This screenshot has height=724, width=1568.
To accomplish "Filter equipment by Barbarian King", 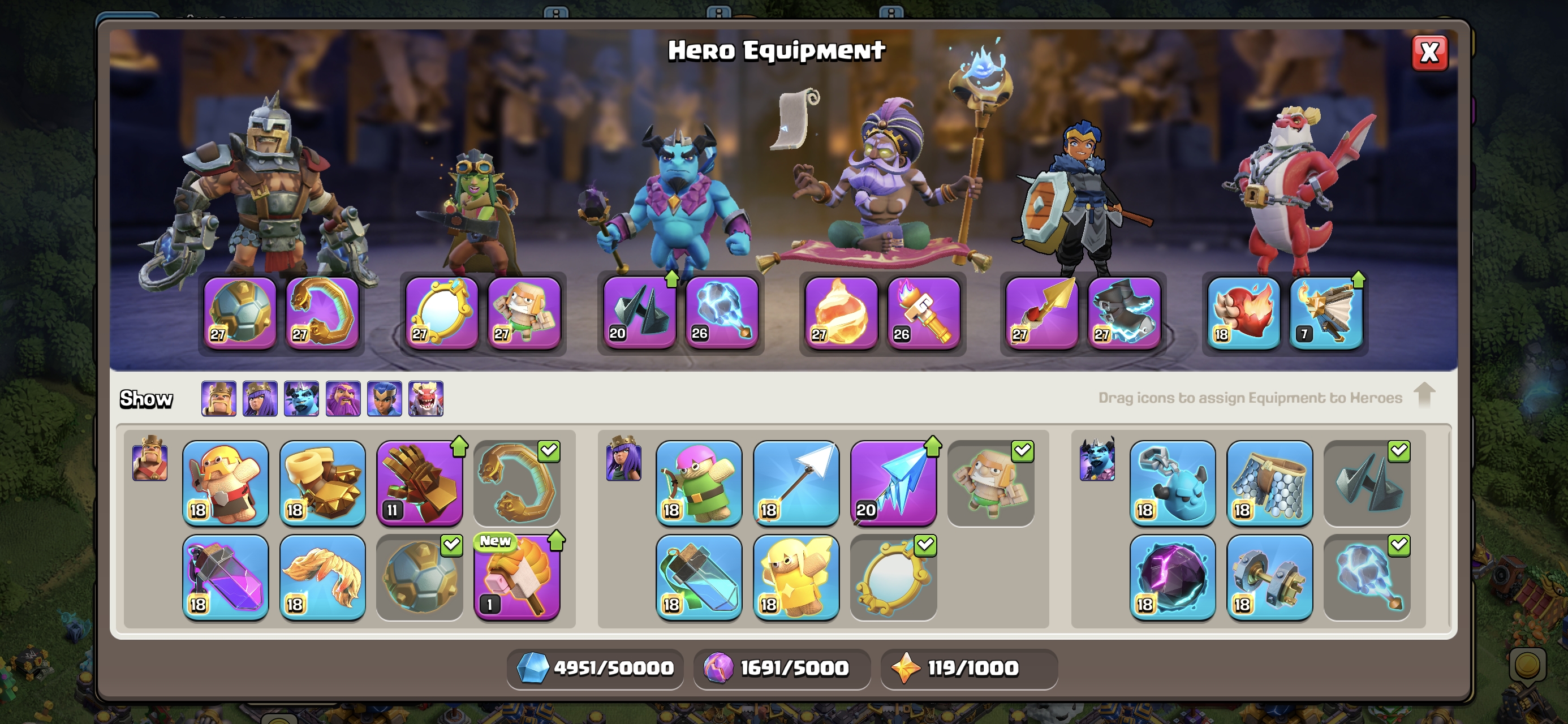I will click(218, 399).
